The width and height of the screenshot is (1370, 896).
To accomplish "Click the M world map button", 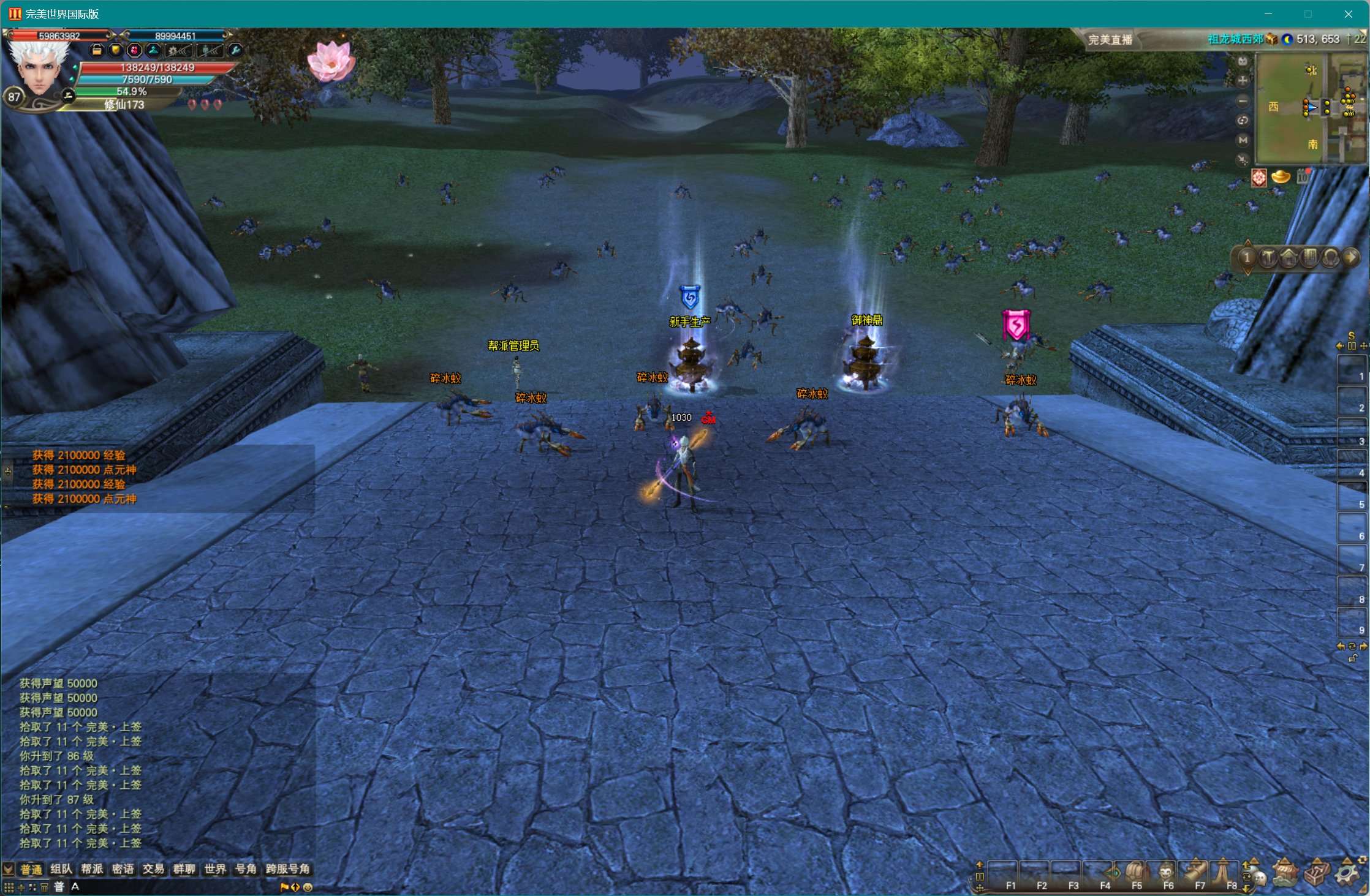I will pyautogui.click(x=1243, y=140).
